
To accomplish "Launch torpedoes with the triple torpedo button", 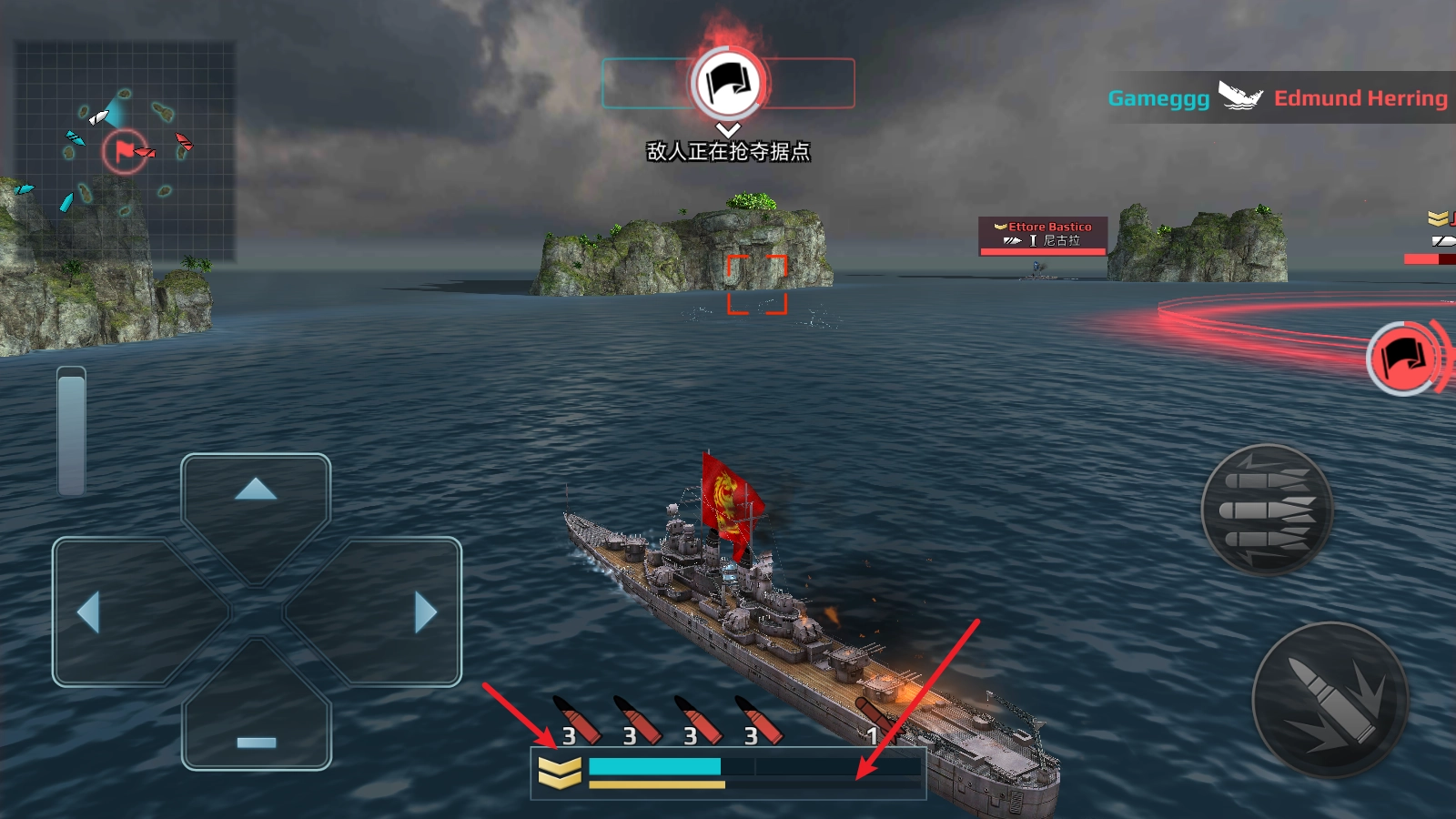I will [1267, 510].
